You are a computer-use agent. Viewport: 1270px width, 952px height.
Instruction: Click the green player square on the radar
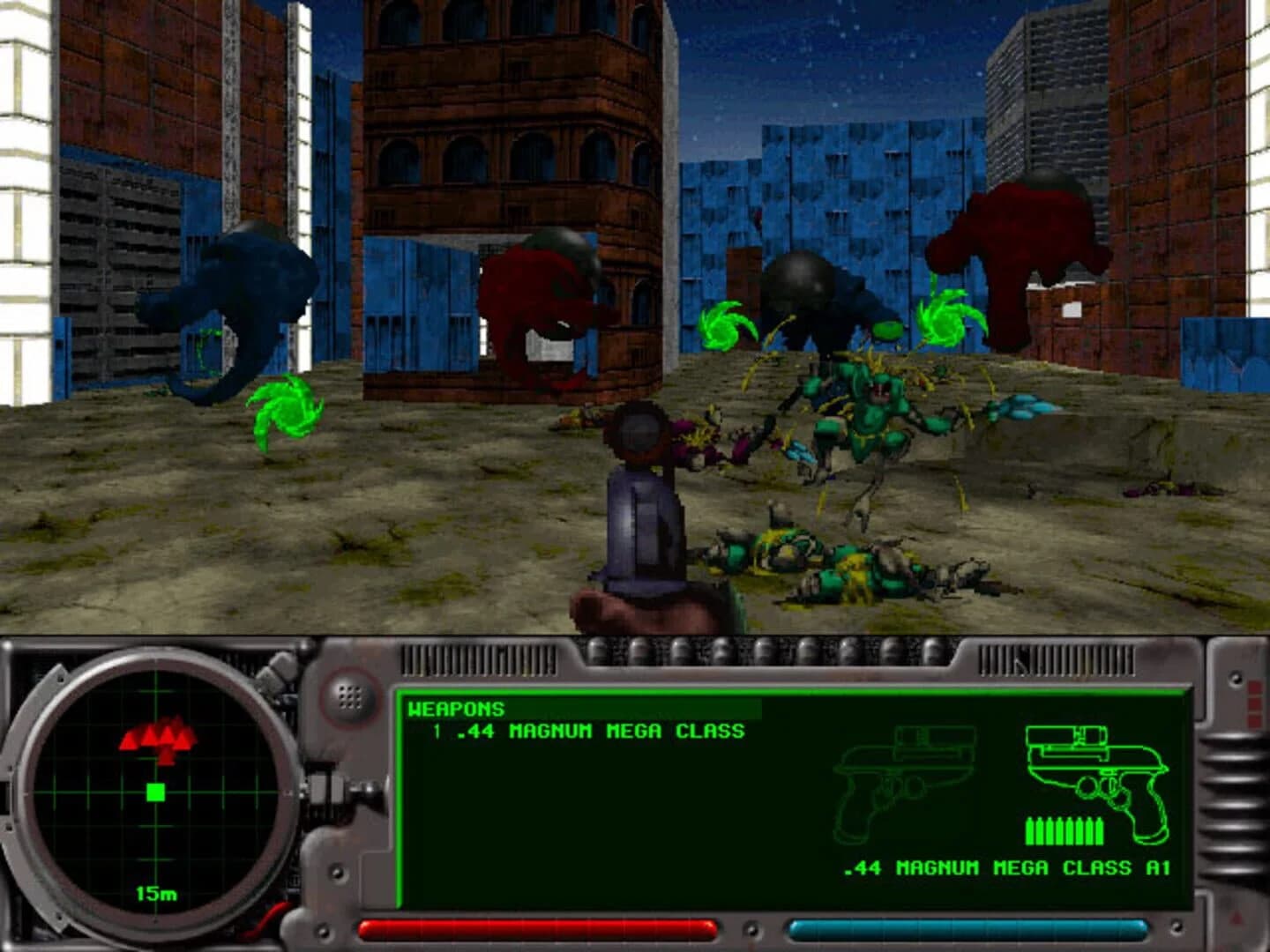click(154, 793)
